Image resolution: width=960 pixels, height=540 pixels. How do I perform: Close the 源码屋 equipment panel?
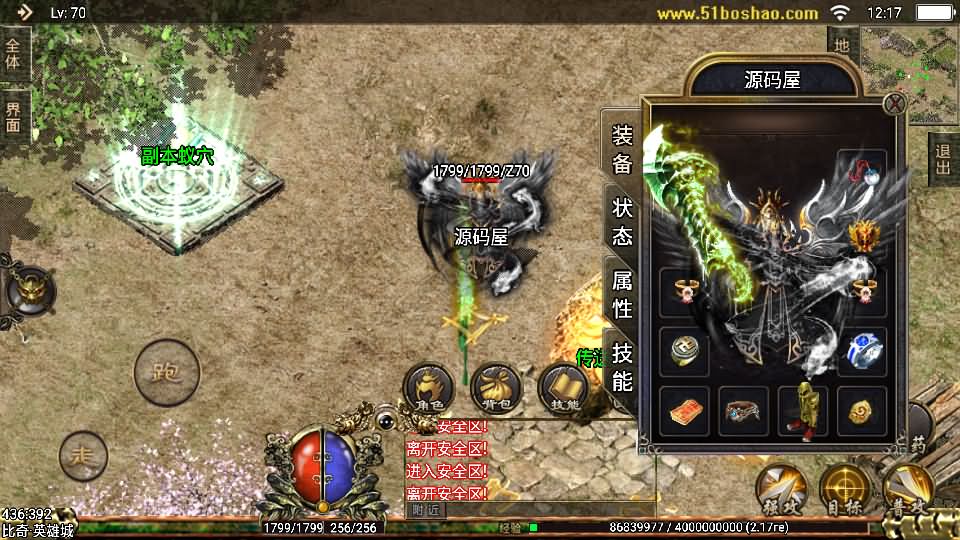(894, 103)
